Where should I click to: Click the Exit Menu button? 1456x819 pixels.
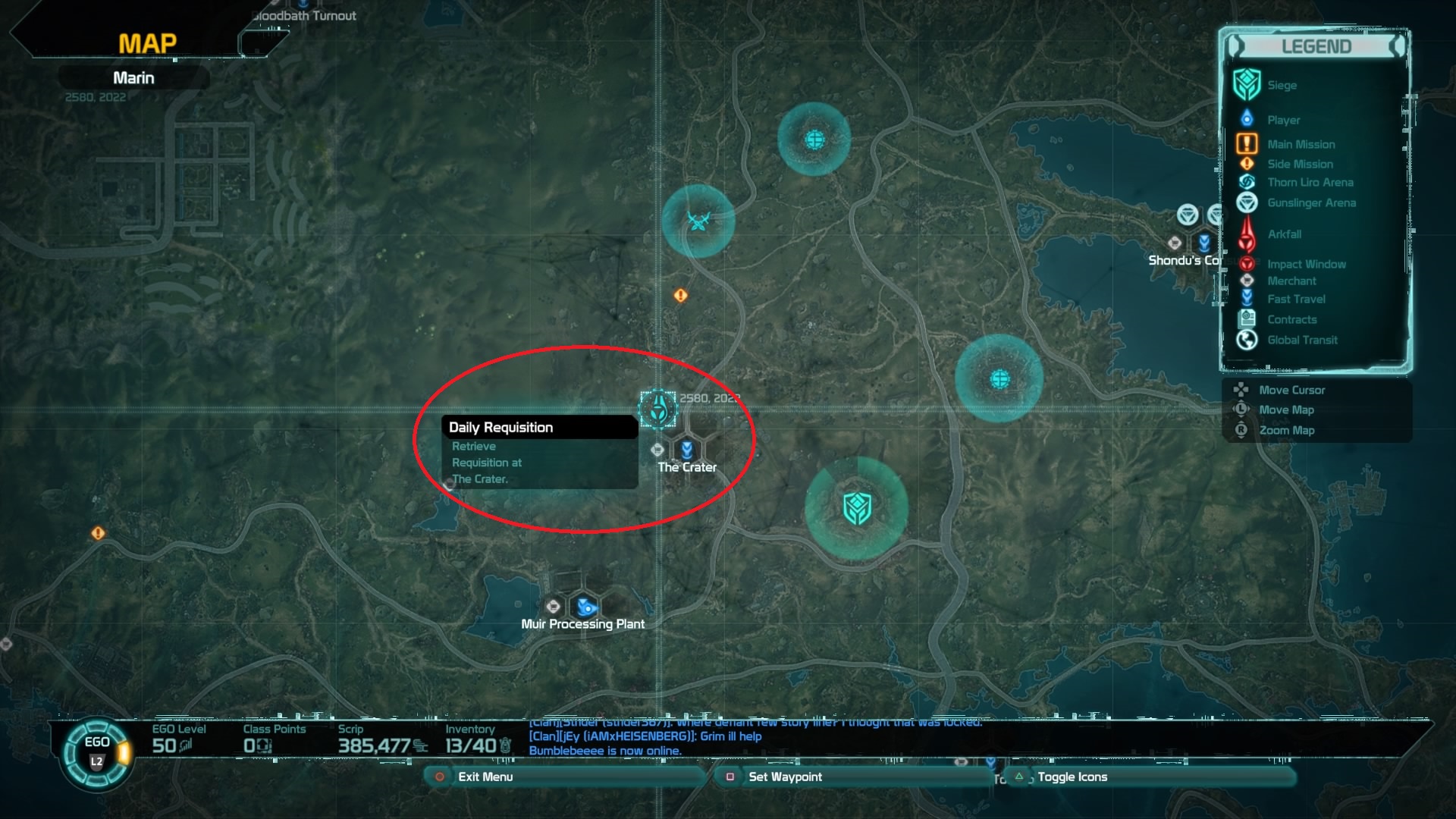pyautogui.click(x=485, y=777)
